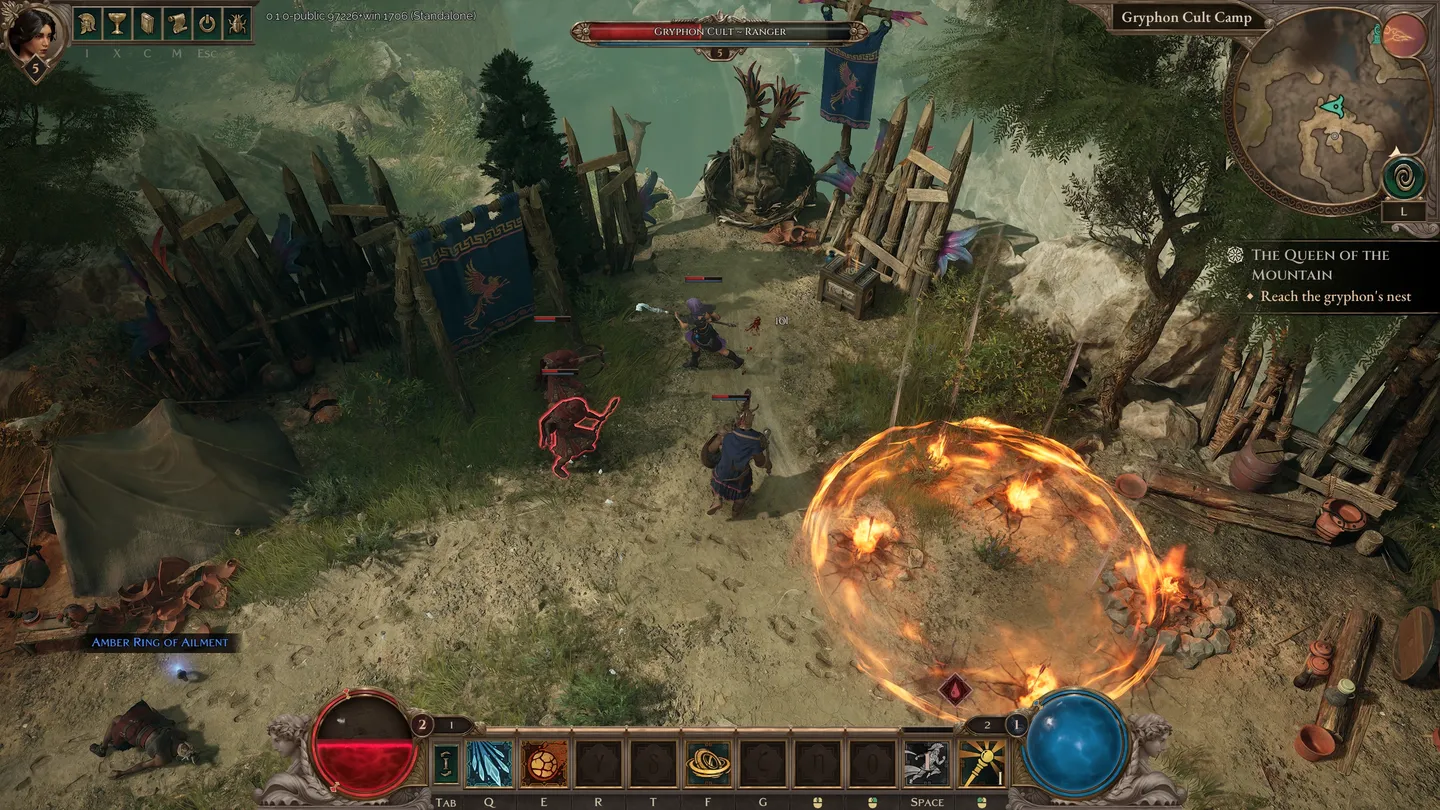Viewport: 1440px width, 810px height.
Task: Click the scroll icon in the top menu
Action: (177, 22)
